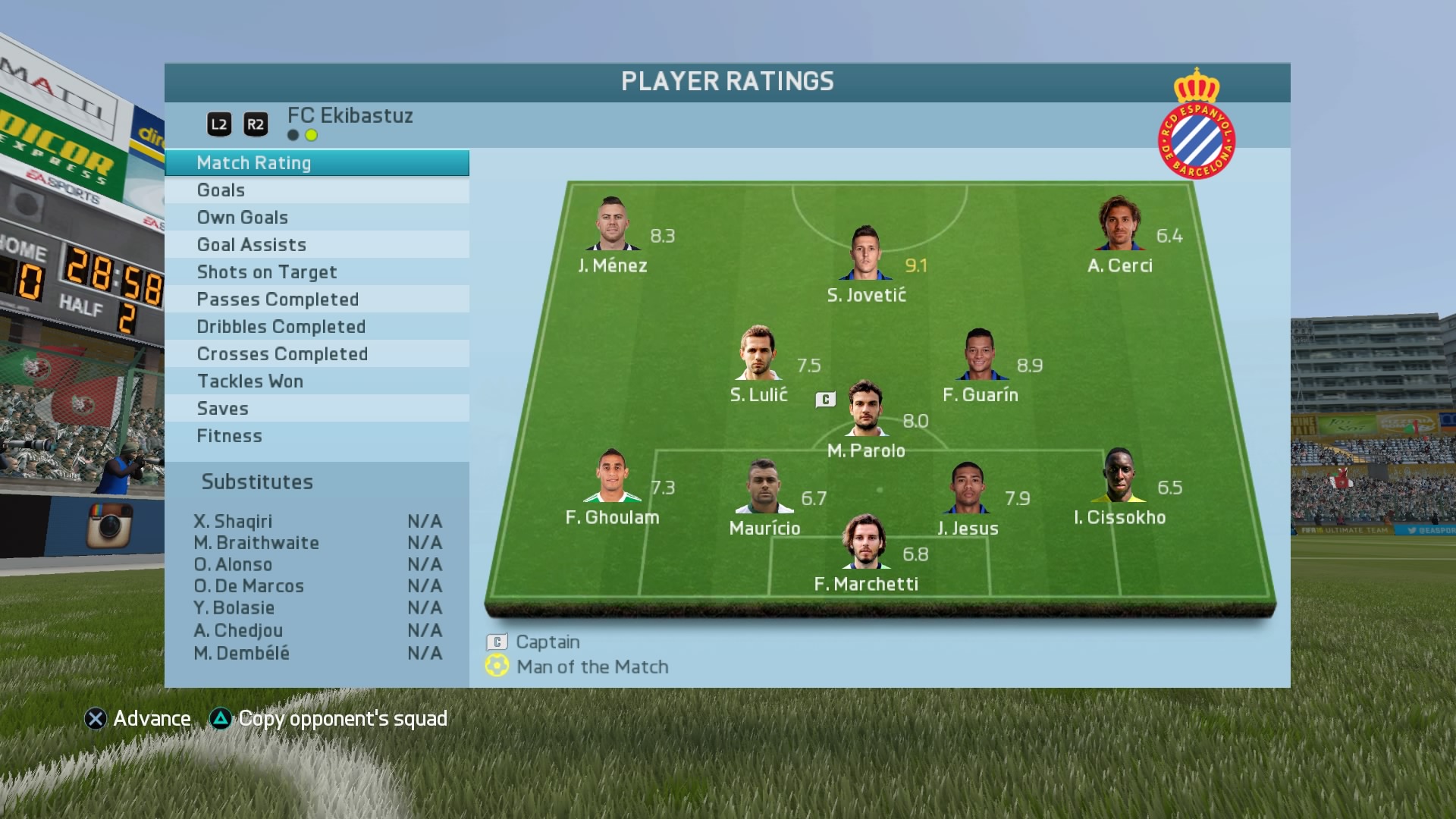The height and width of the screenshot is (819, 1456).
Task: Select the Saves stat row
Action: (x=316, y=409)
